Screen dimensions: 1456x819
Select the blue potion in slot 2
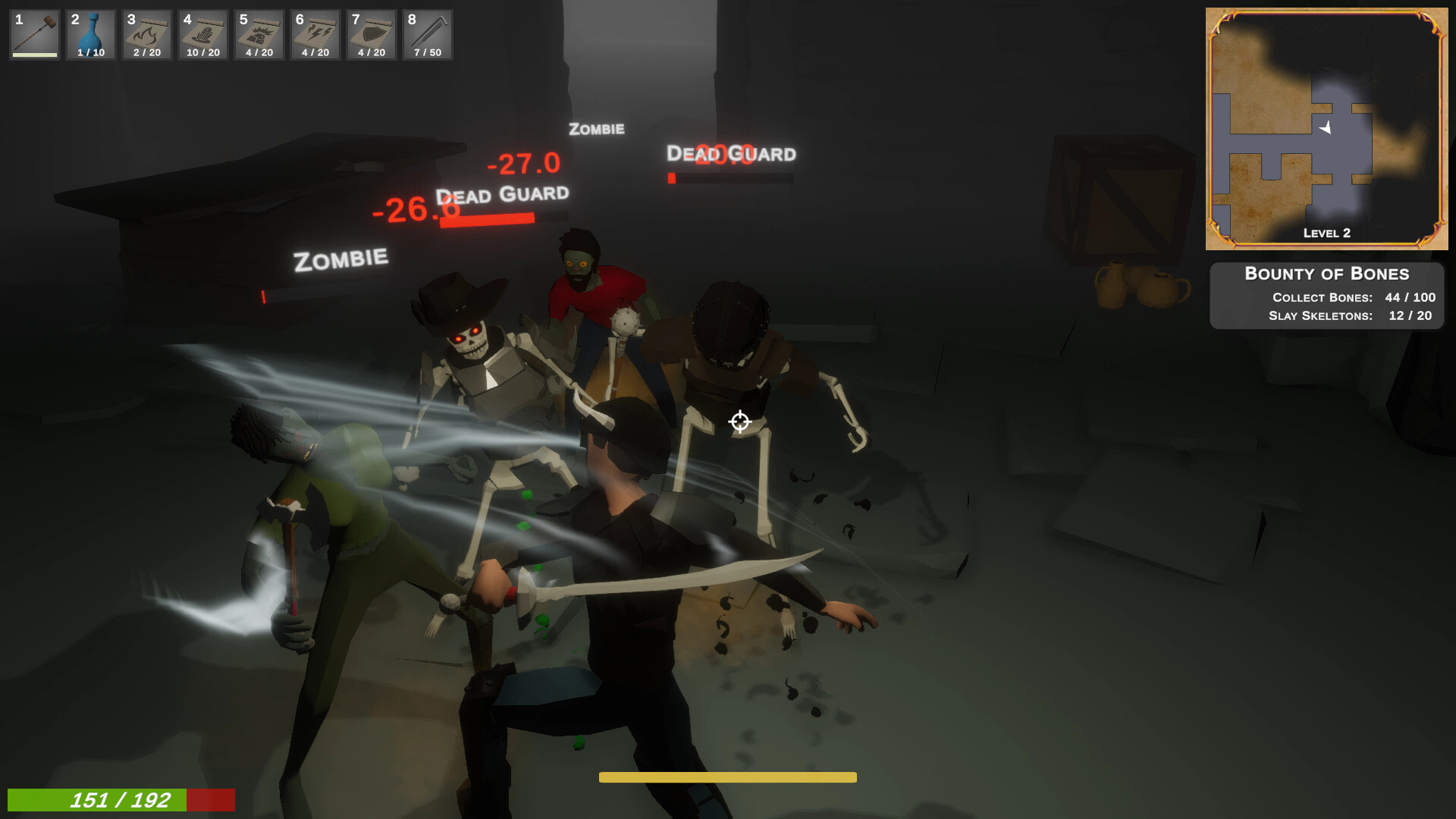point(90,35)
